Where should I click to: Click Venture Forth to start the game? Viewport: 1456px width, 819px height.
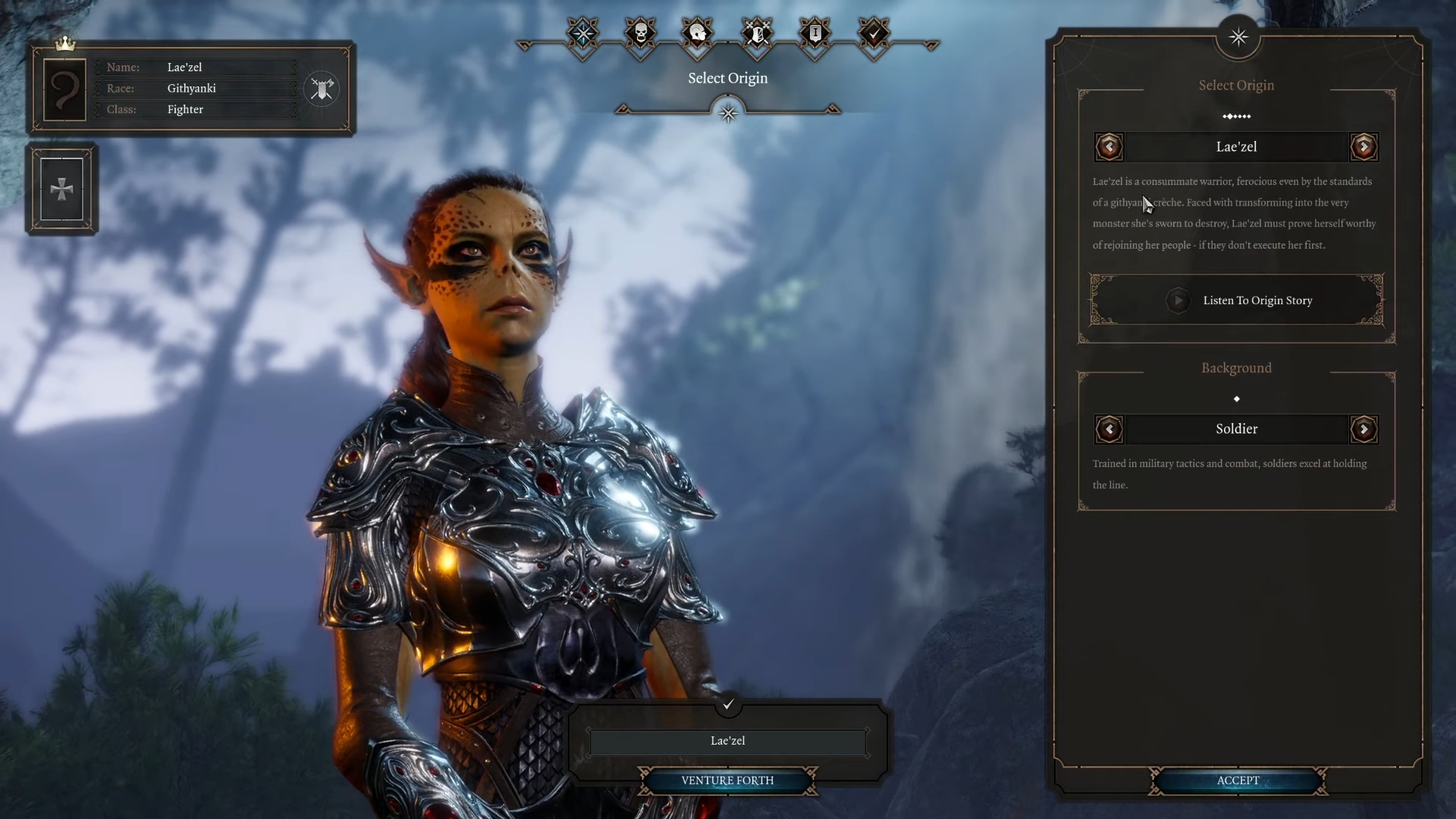tap(727, 780)
